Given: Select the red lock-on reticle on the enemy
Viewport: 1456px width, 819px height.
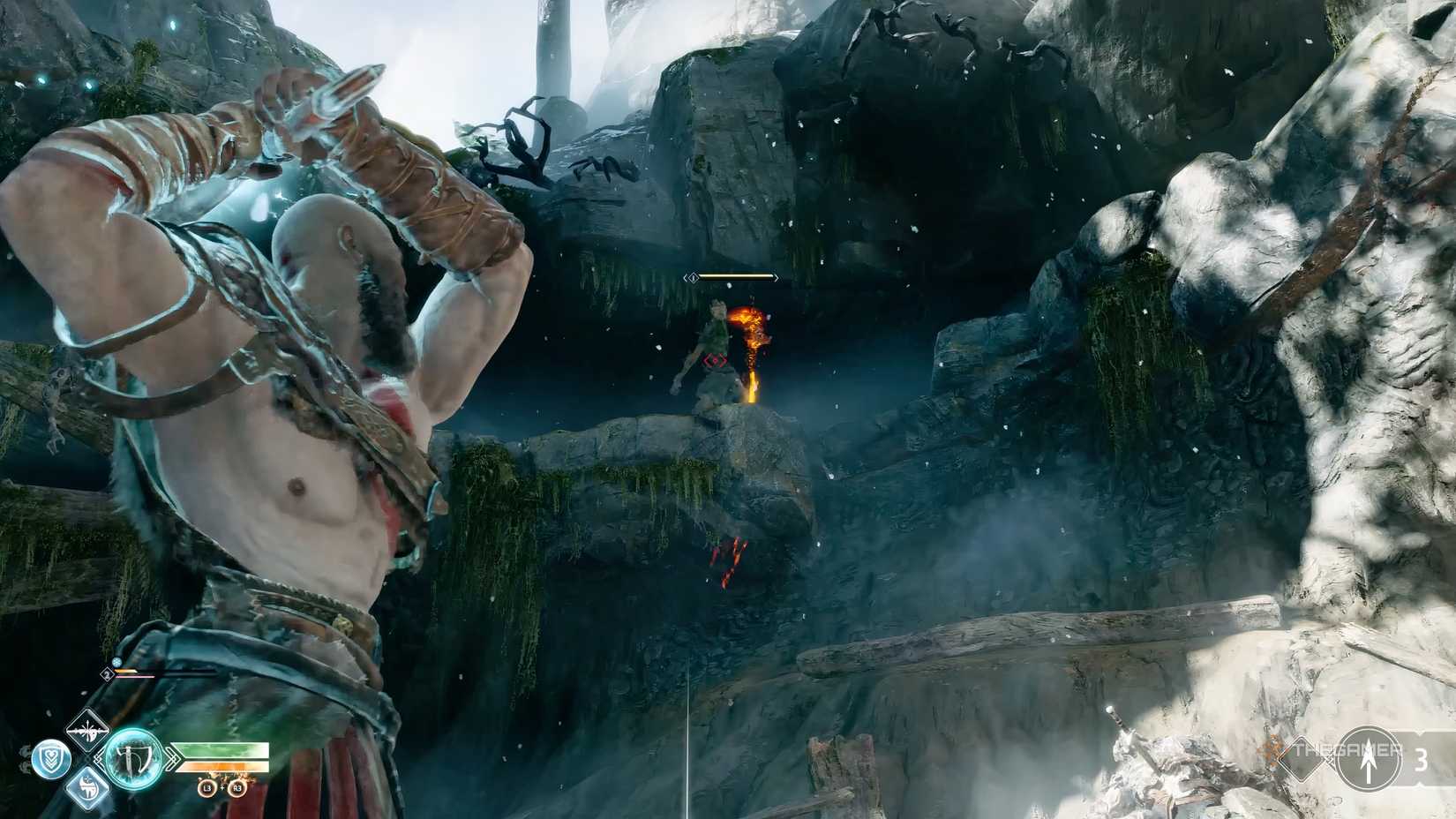Looking at the screenshot, I should (716, 358).
